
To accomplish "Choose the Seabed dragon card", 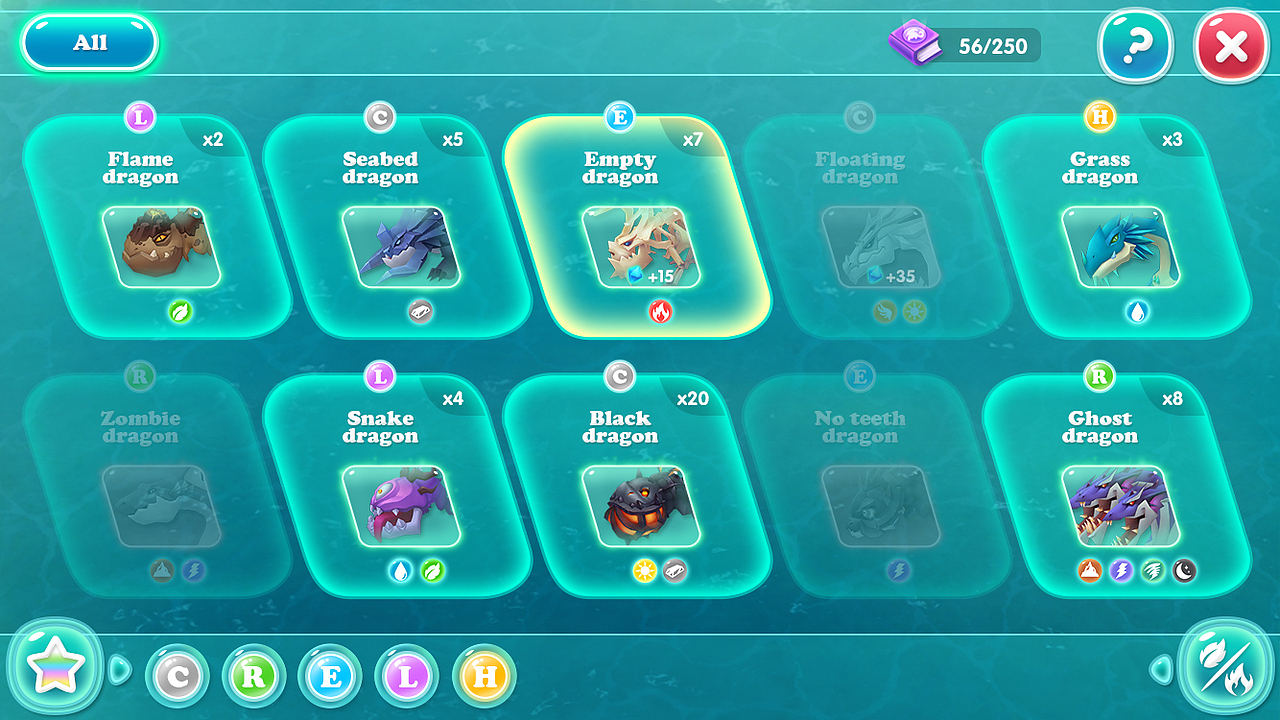I will pyautogui.click(x=398, y=228).
